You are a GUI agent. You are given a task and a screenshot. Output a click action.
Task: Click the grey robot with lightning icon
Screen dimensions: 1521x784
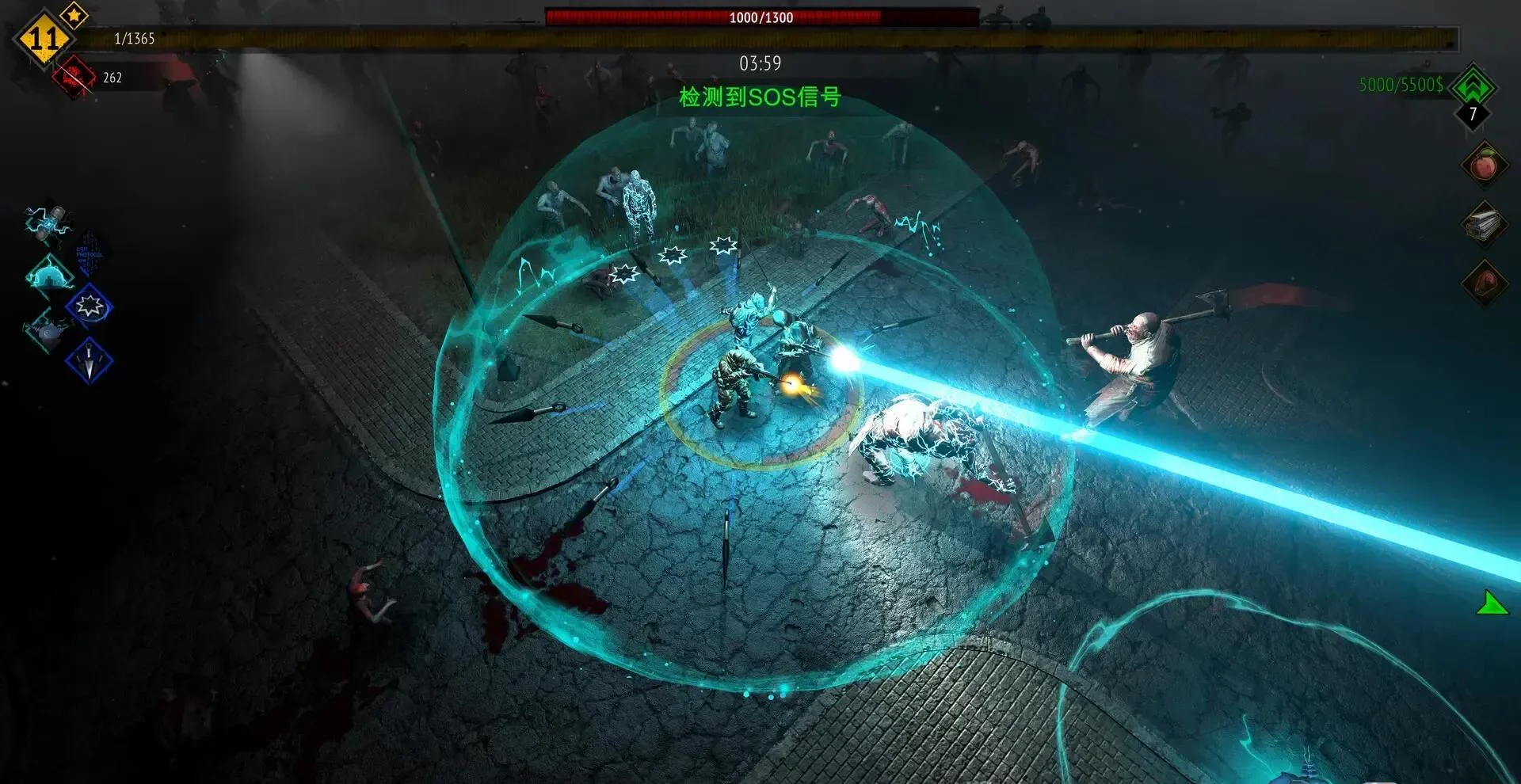(49, 332)
